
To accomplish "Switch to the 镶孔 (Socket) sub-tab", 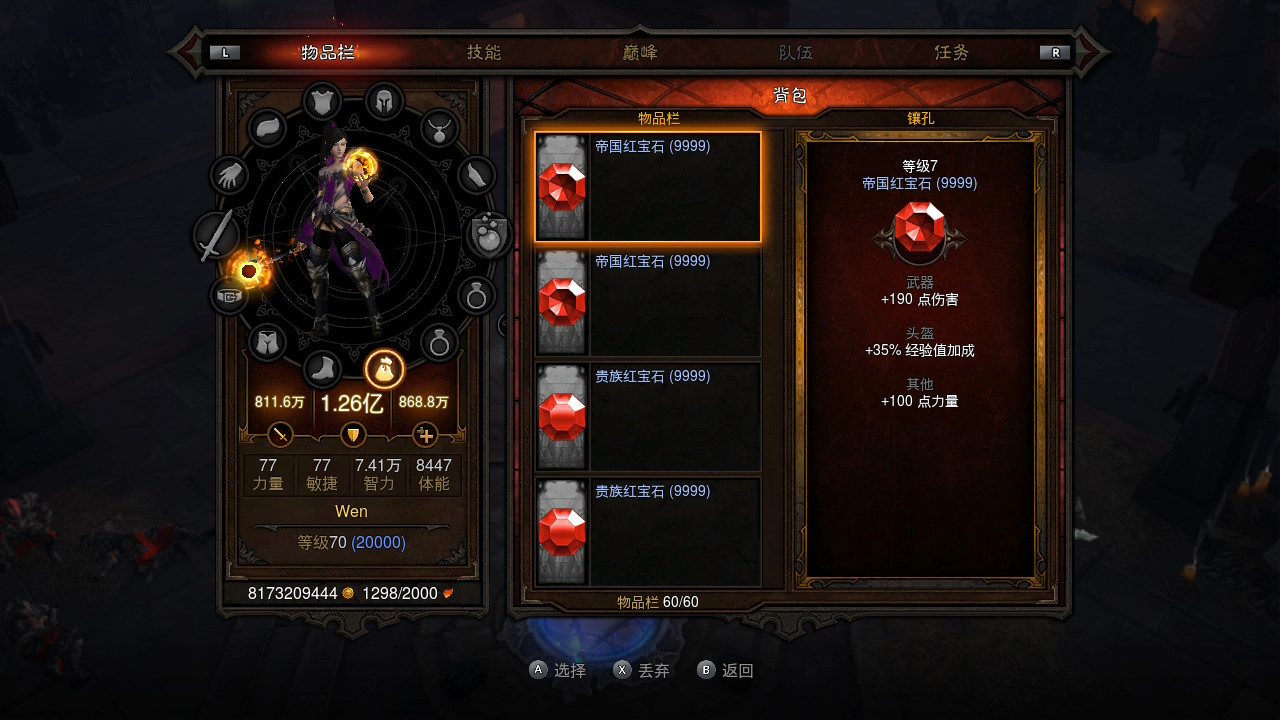I will pyautogui.click(x=920, y=118).
